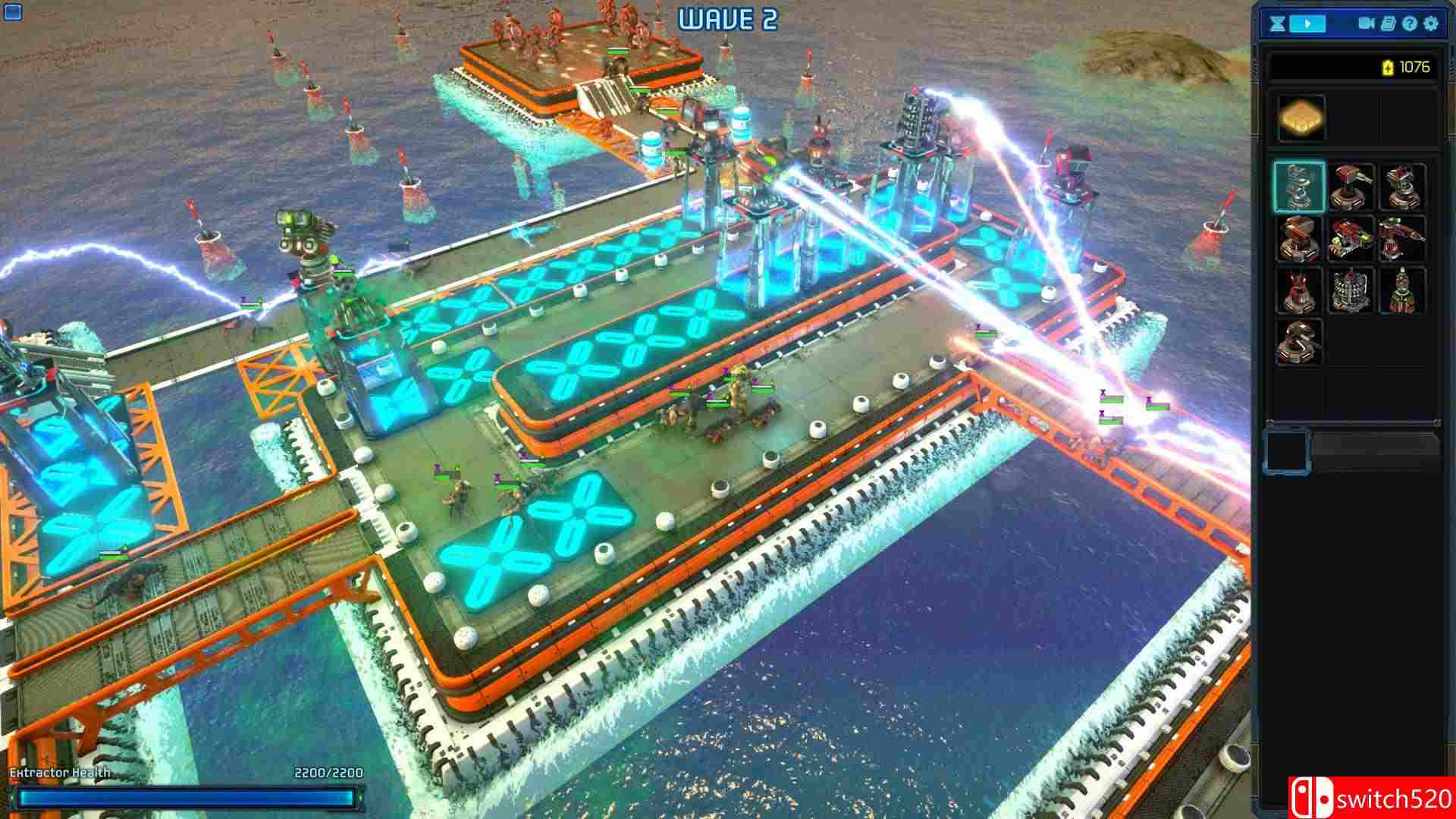The image size is (1456, 819).
Task: Click the camera icon in the sidebar toolbar
Action: coord(1365,24)
